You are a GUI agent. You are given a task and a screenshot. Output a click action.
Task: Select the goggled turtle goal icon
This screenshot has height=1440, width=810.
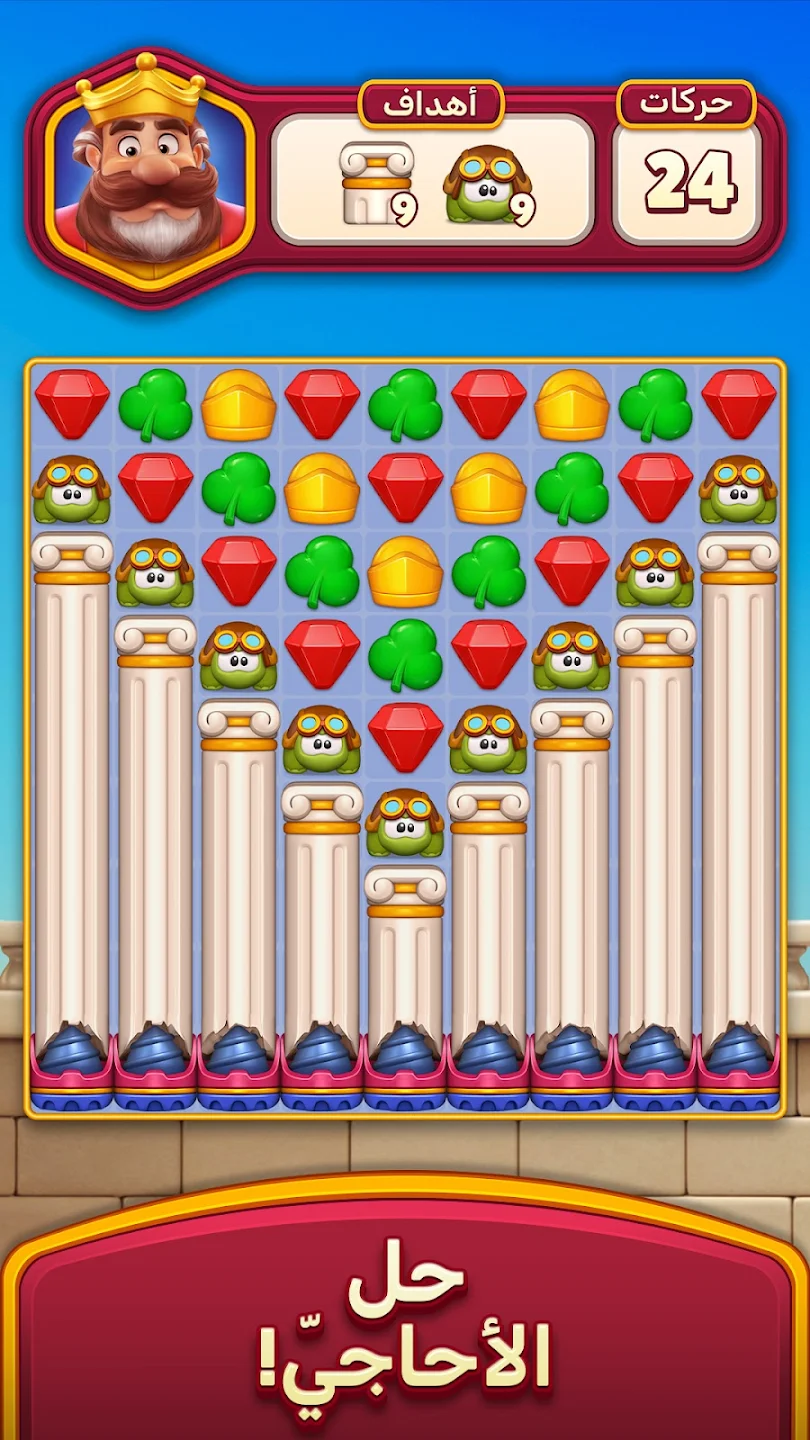point(487,184)
